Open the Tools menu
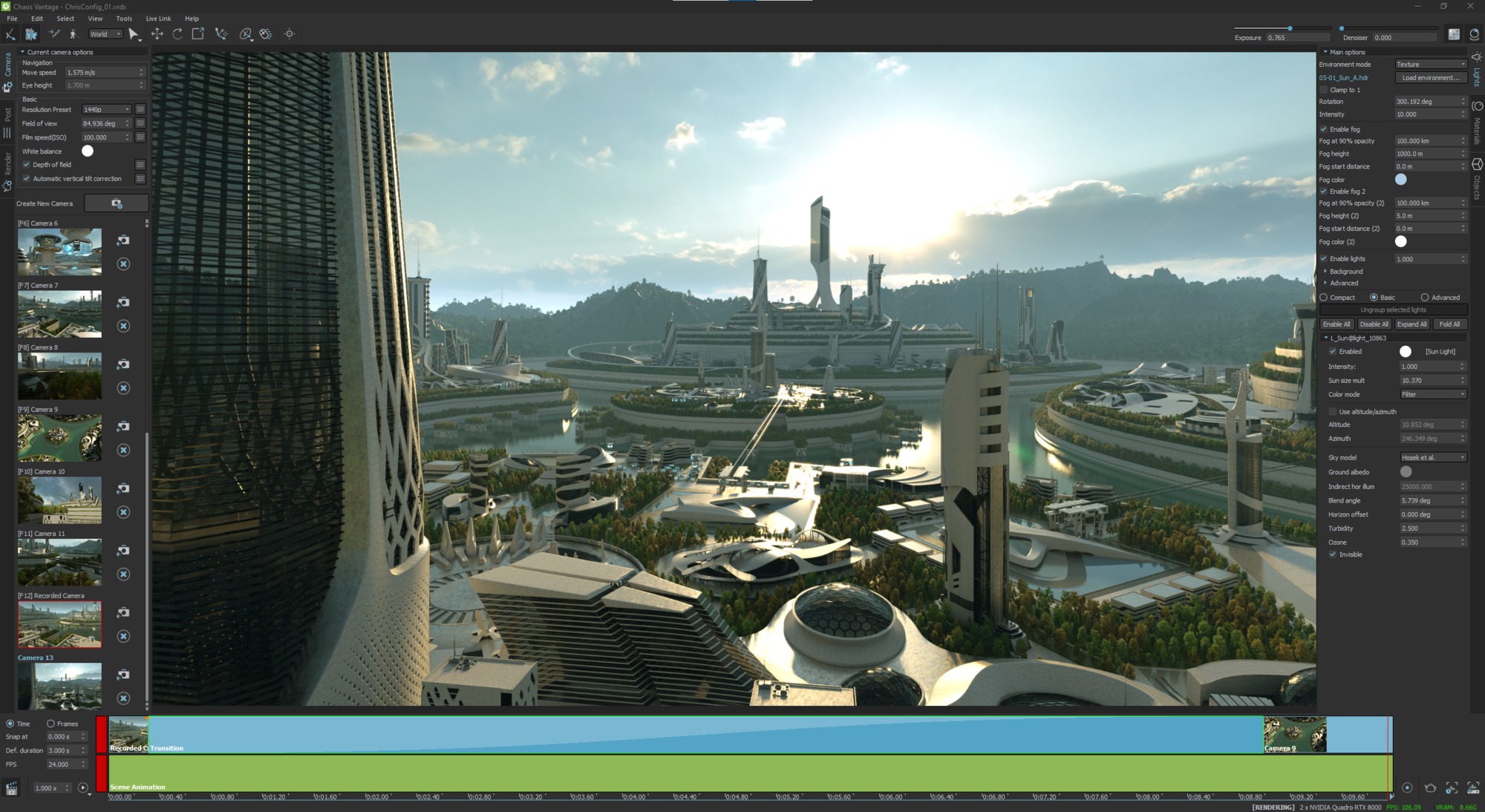 click(x=123, y=19)
